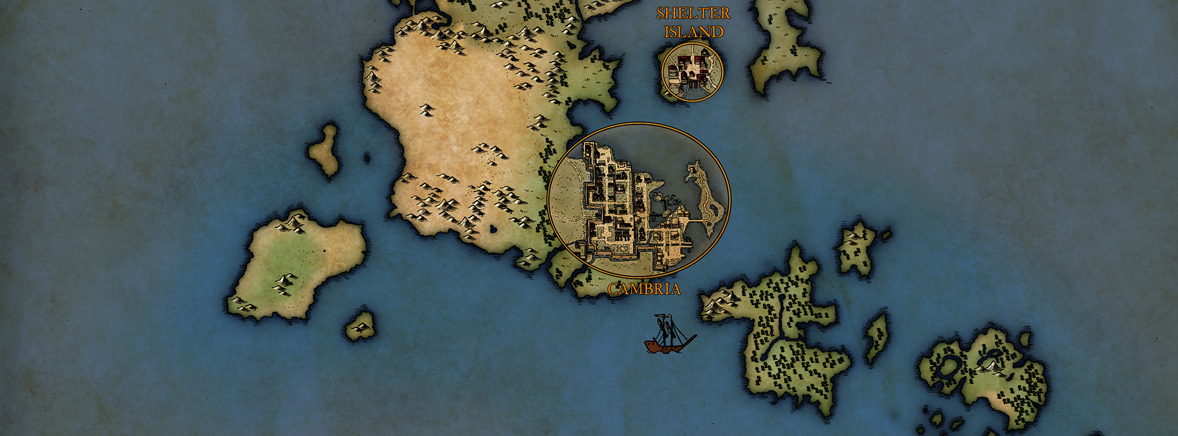Click the sailing ship map icon
Screen dimensions: 1178x436
point(669,334)
